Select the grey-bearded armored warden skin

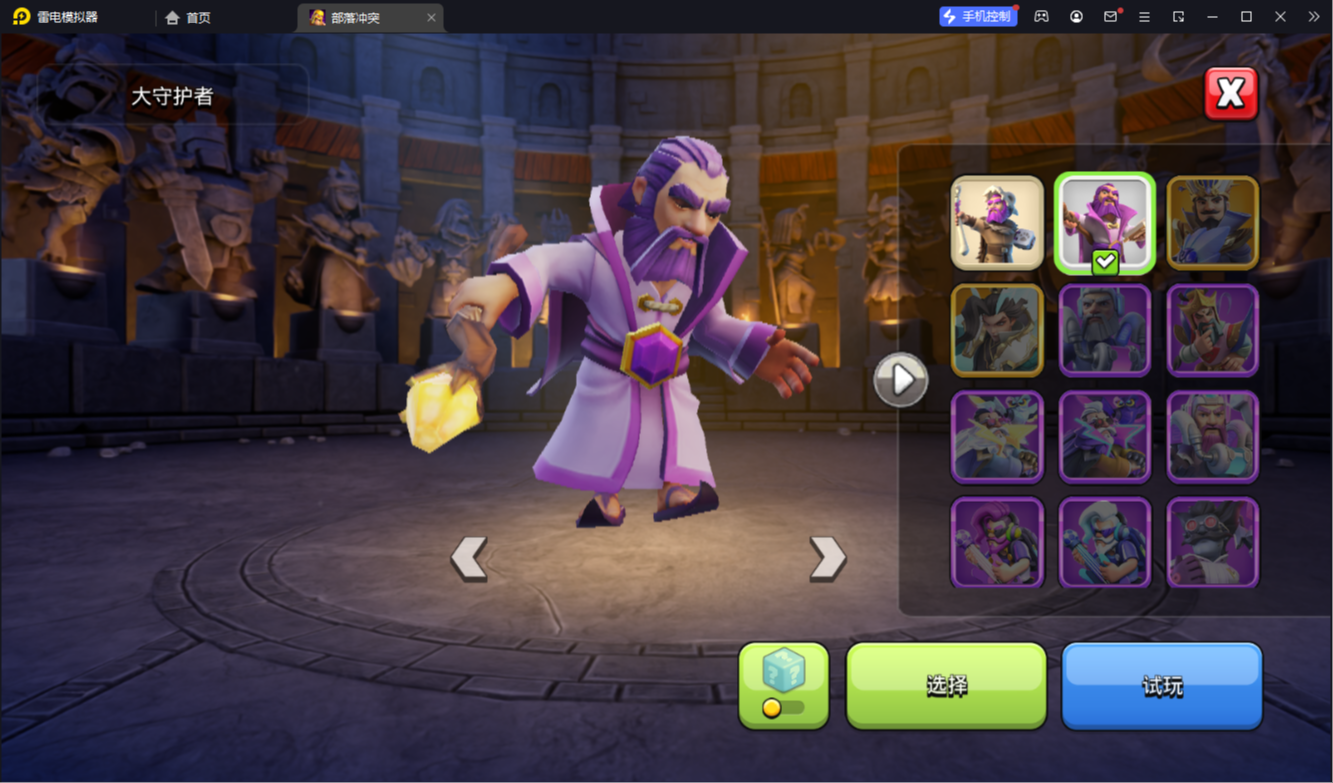point(1104,330)
